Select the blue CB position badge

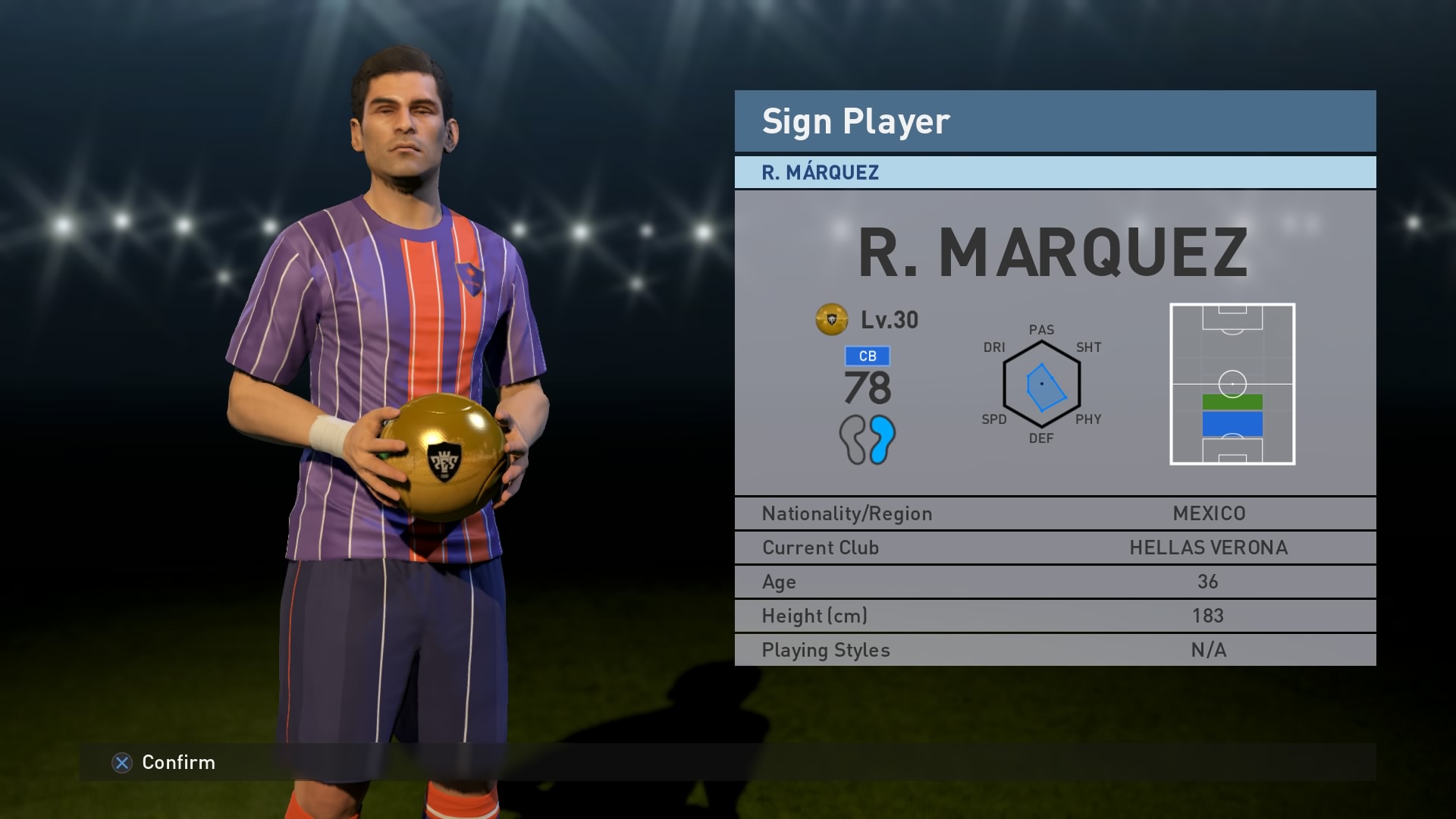pyautogui.click(x=868, y=355)
